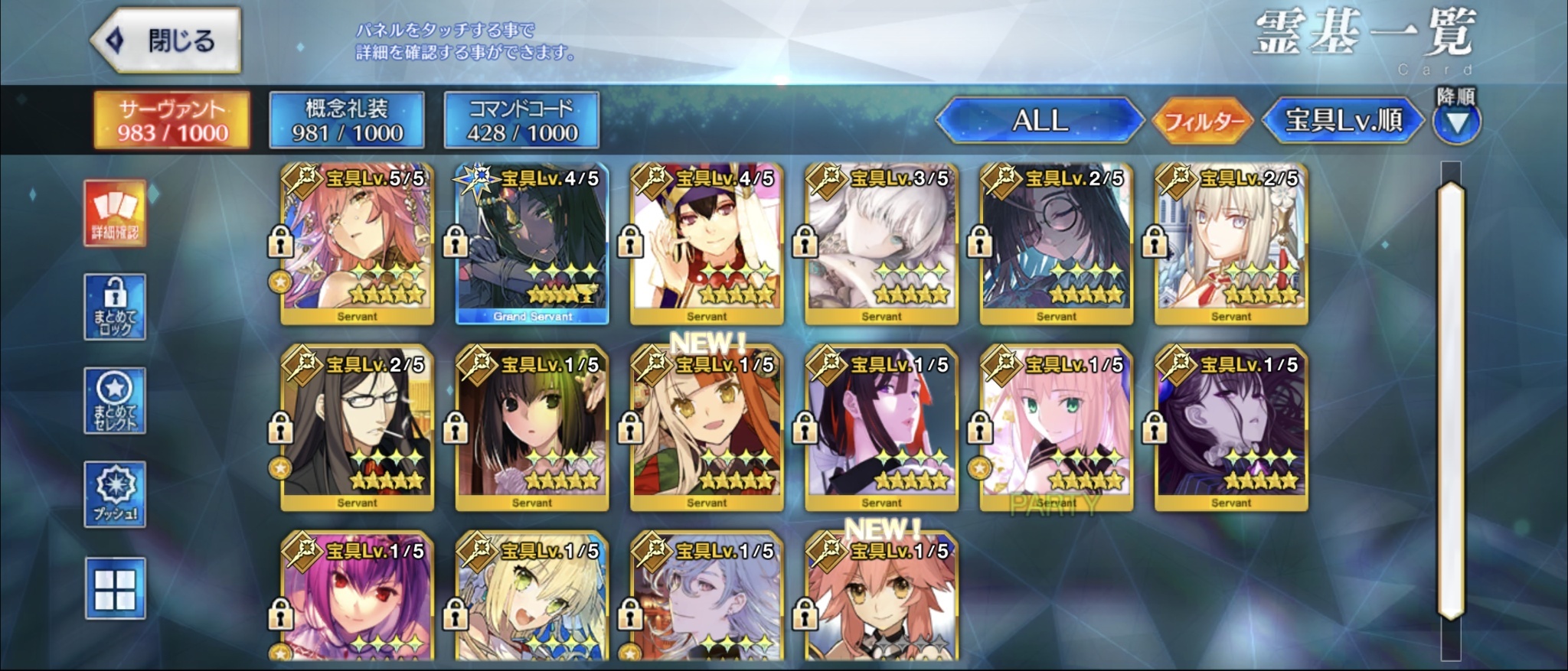Change the 宝具Lv.順 sort order
This screenshot has width=1568, height=671.
pos(1343,120)
